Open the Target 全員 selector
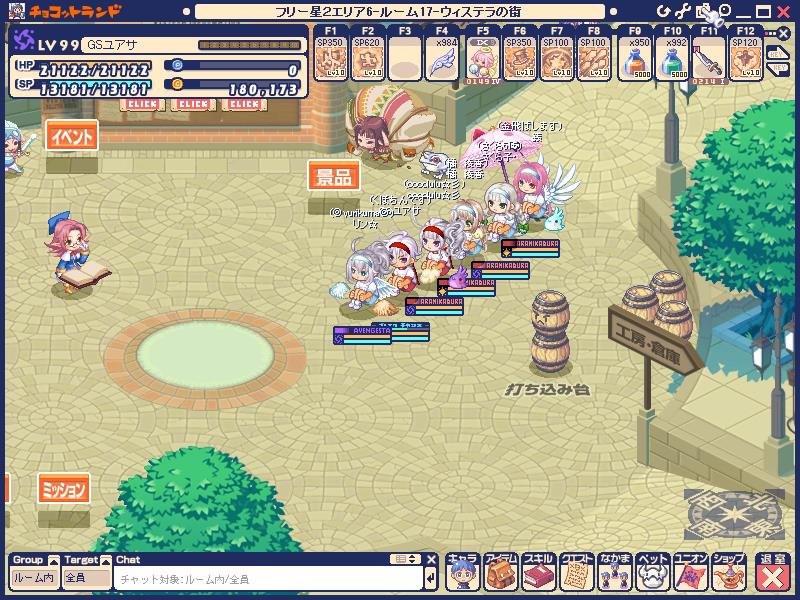Screen dimensions: 800x600 86,578
